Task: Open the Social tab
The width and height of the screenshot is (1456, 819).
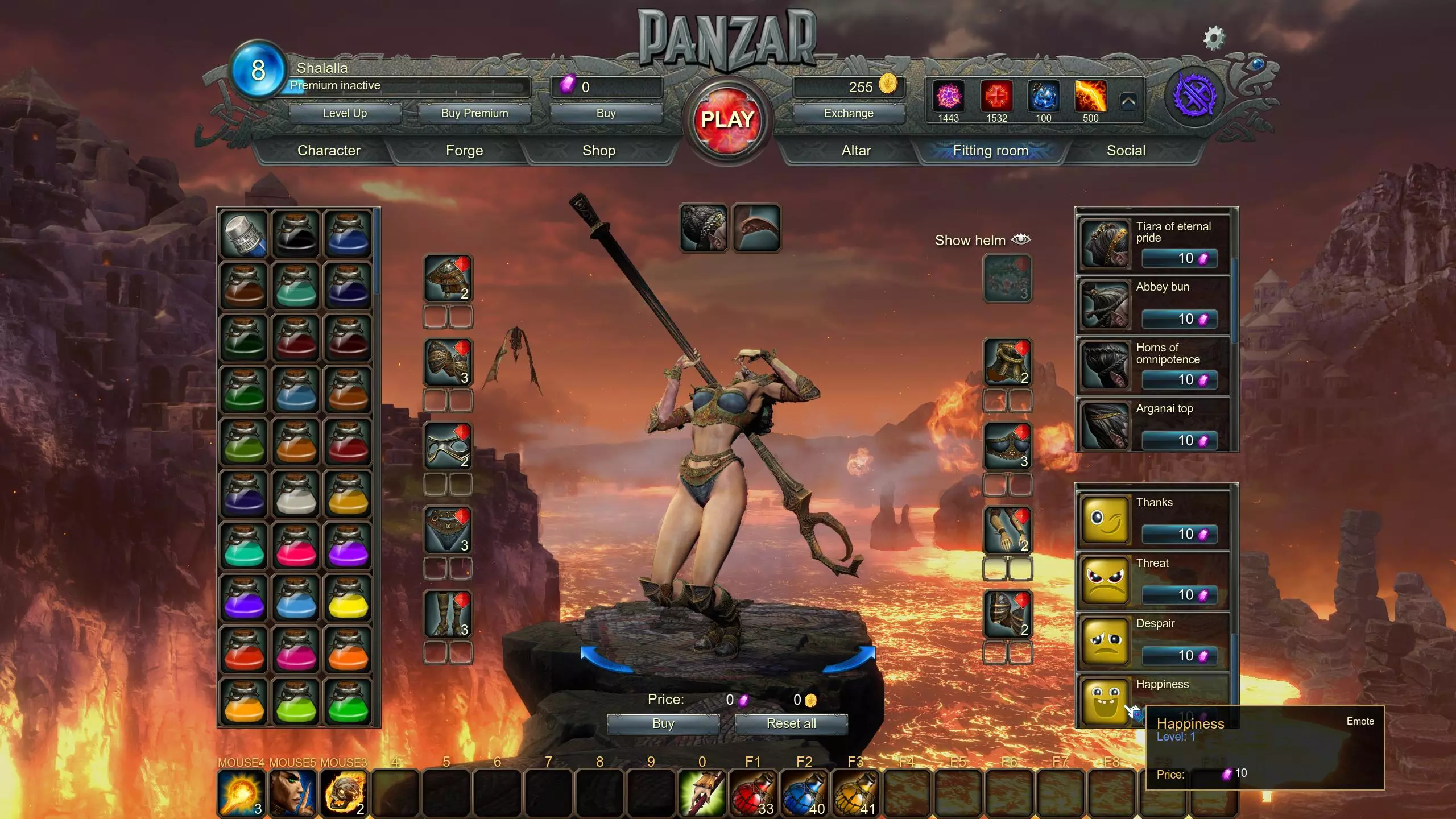Action: pyautogui.click(x=1126, y=151)
